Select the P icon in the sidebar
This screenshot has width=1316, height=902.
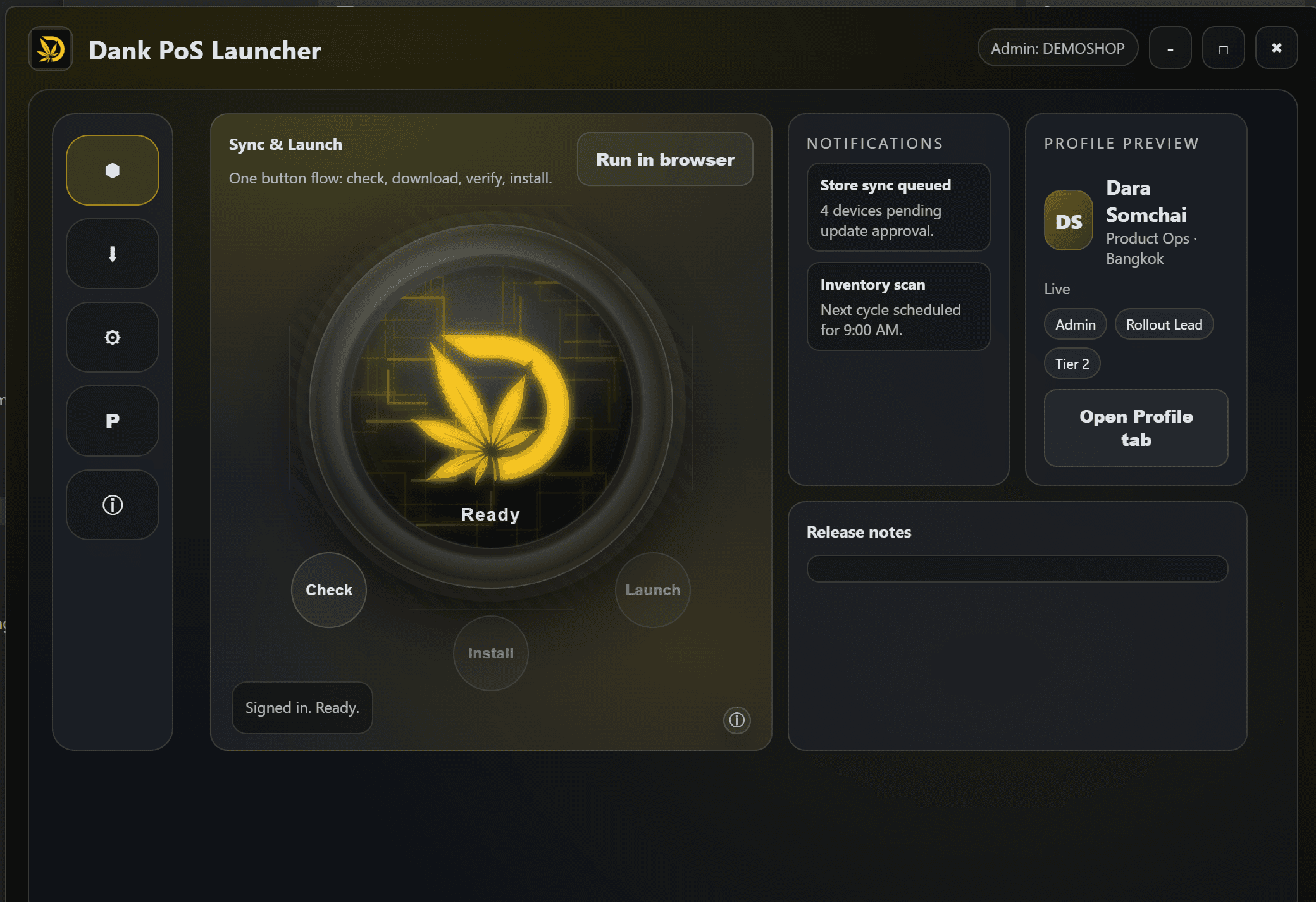click(112, 421)
